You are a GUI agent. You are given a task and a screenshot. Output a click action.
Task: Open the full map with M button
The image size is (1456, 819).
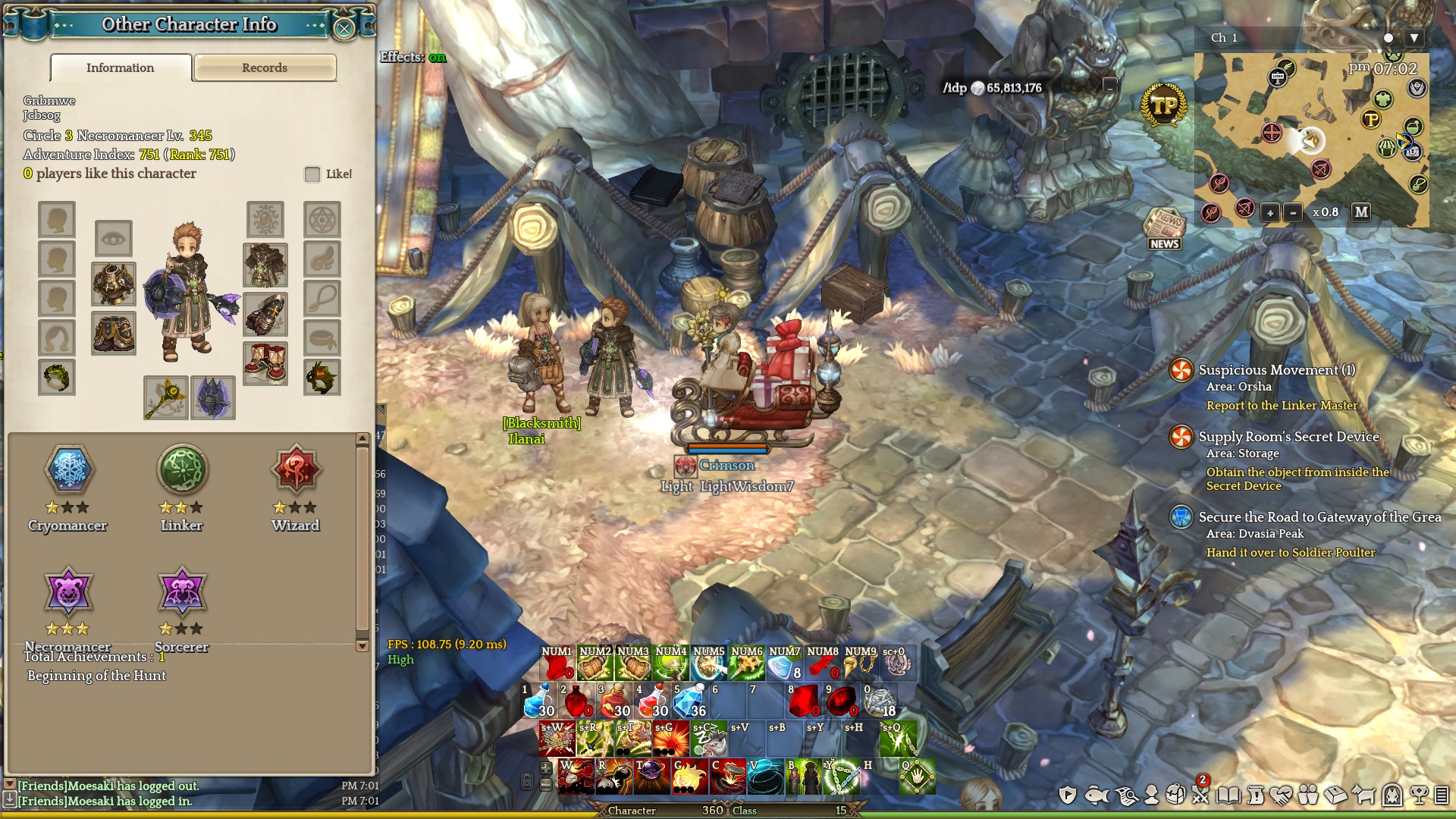pos(1361,212)
